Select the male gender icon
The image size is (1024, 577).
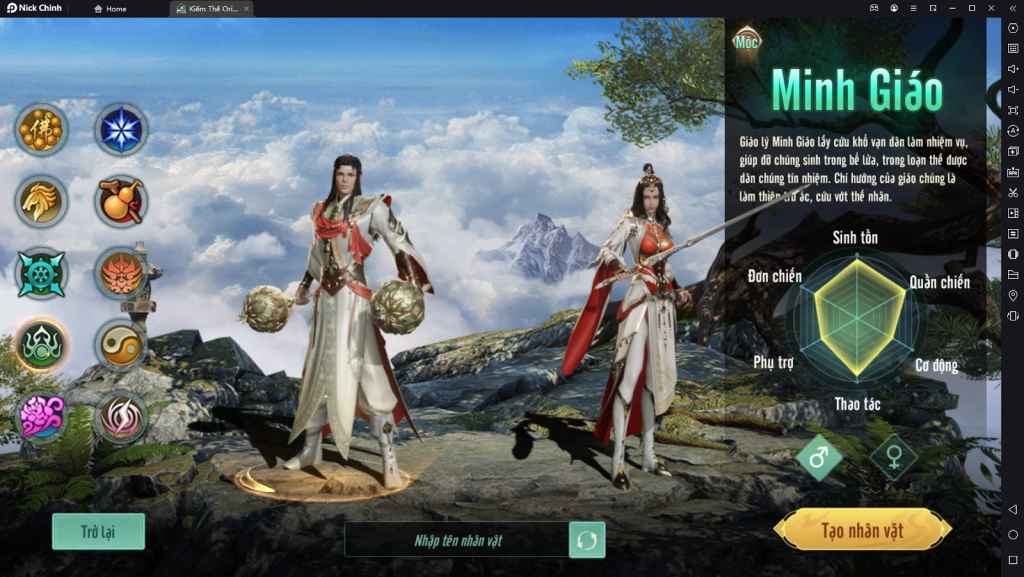click(x=819, y=458)
